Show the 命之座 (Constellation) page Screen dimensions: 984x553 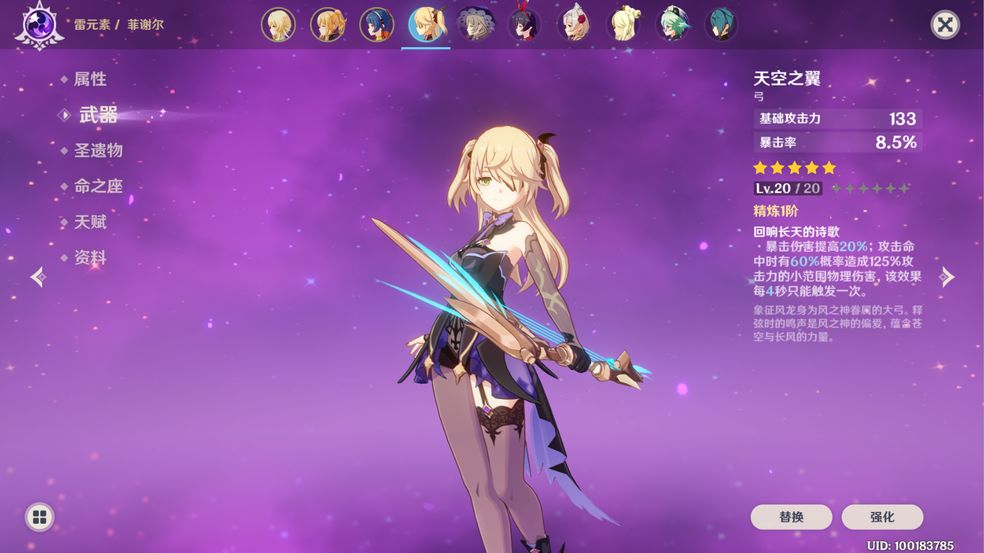pyautogui.click(x=98, y=186)
